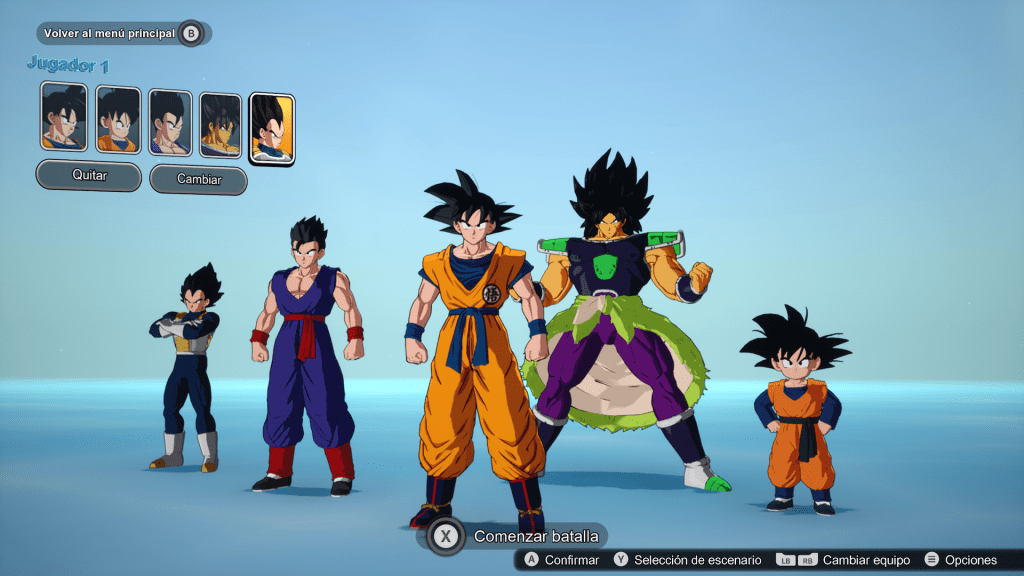Pick the Broly team portrait

[x=220, y=125]
